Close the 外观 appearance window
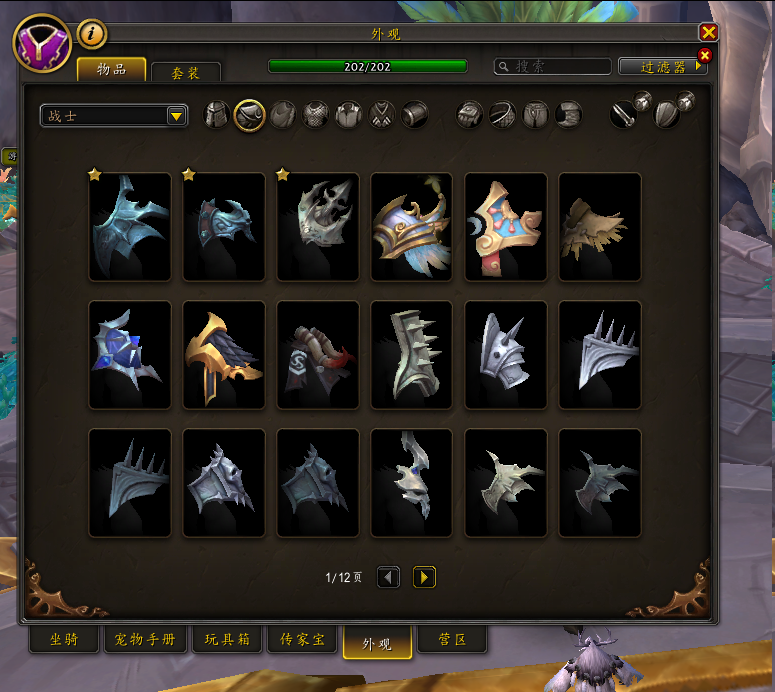 (x=708, y=33)
